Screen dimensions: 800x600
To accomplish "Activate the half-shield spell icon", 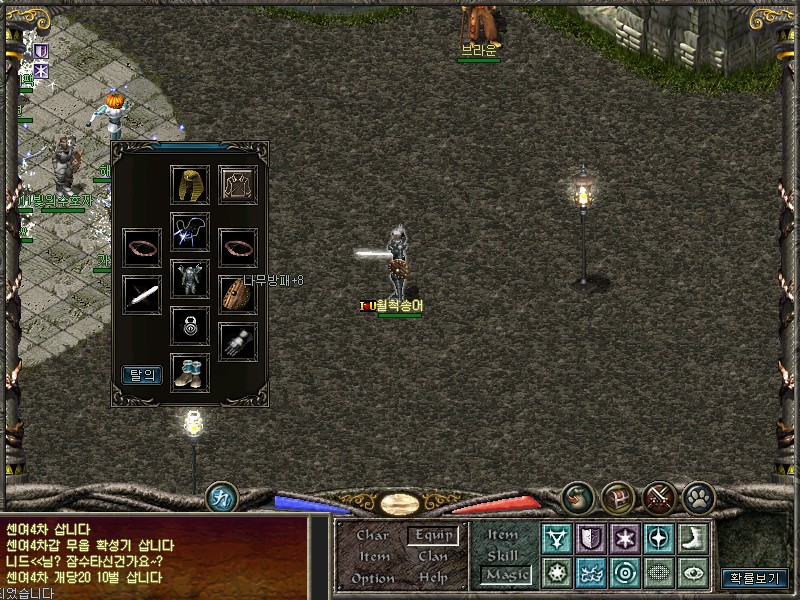I will coord(591,538).
